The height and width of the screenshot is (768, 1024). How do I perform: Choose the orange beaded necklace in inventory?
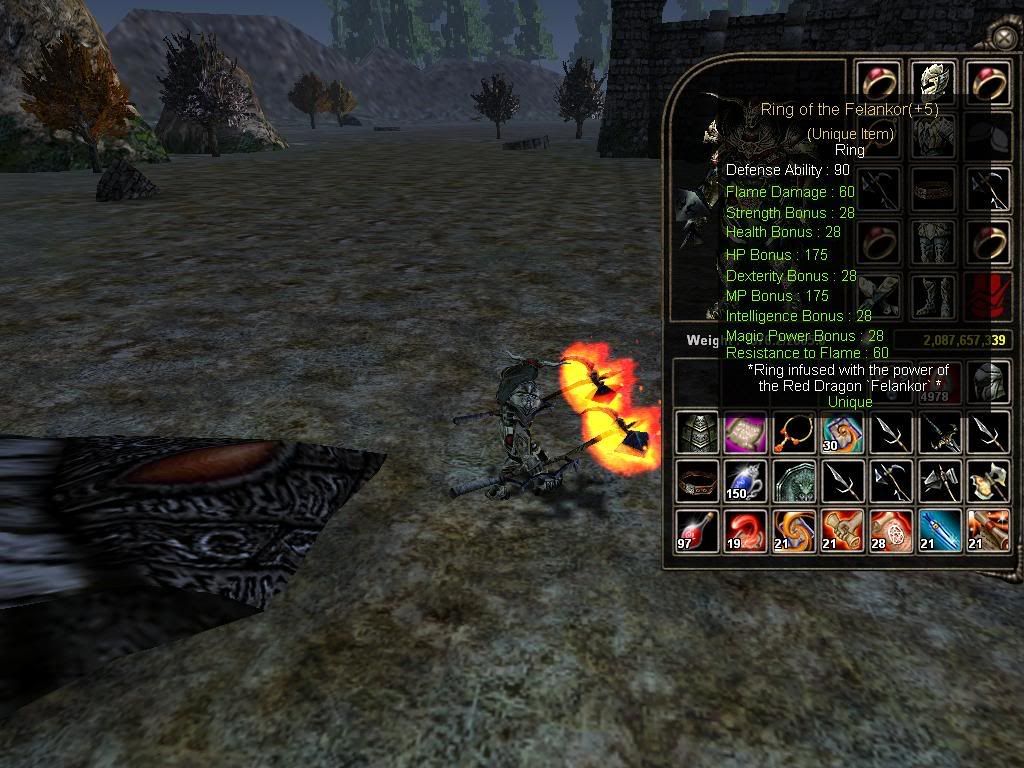tap(793, 432)
